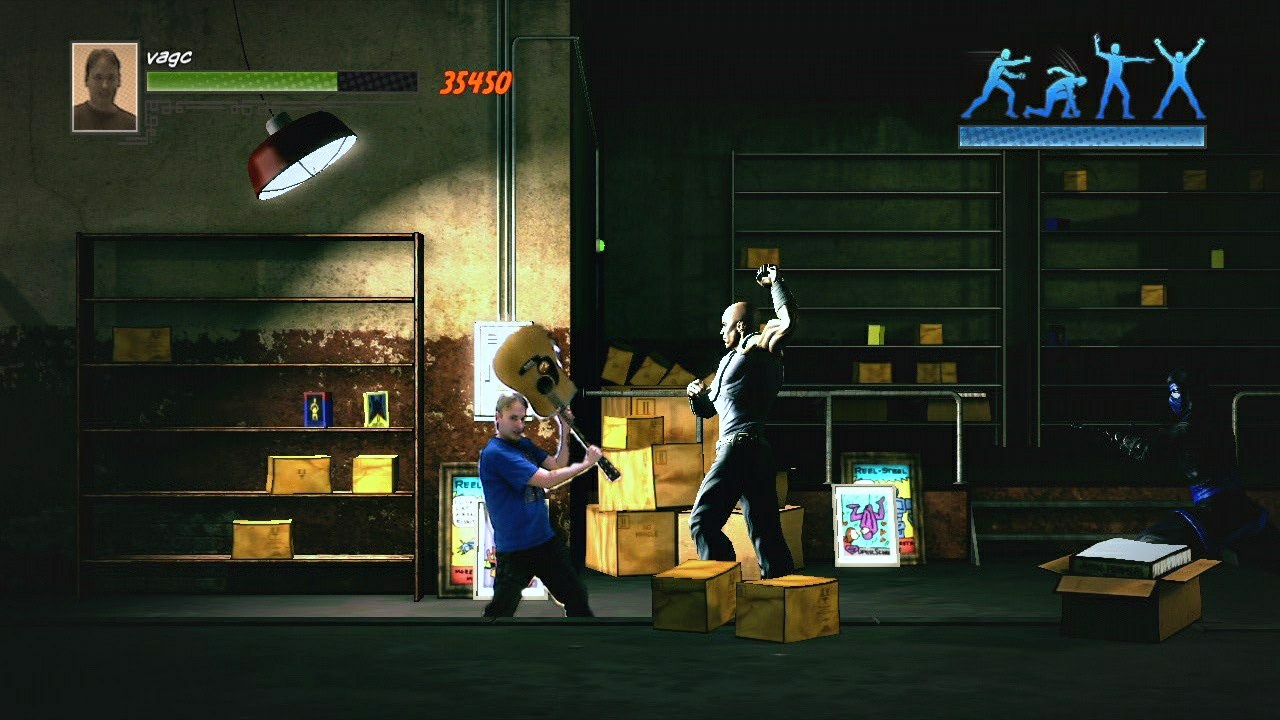Click the vagc player portrait
This screenshot has height=720, width=1280.
(x=102, y=85)
